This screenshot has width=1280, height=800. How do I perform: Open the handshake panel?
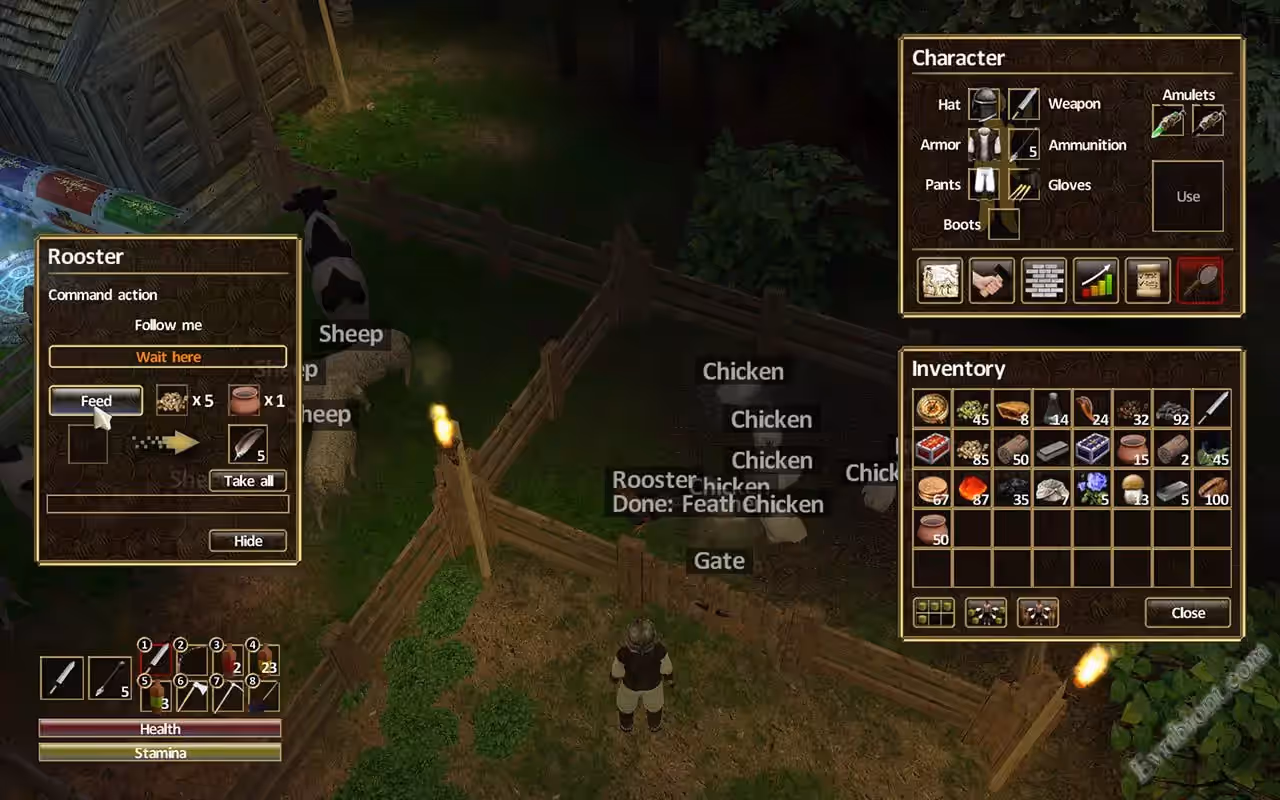tap(992, 280)
